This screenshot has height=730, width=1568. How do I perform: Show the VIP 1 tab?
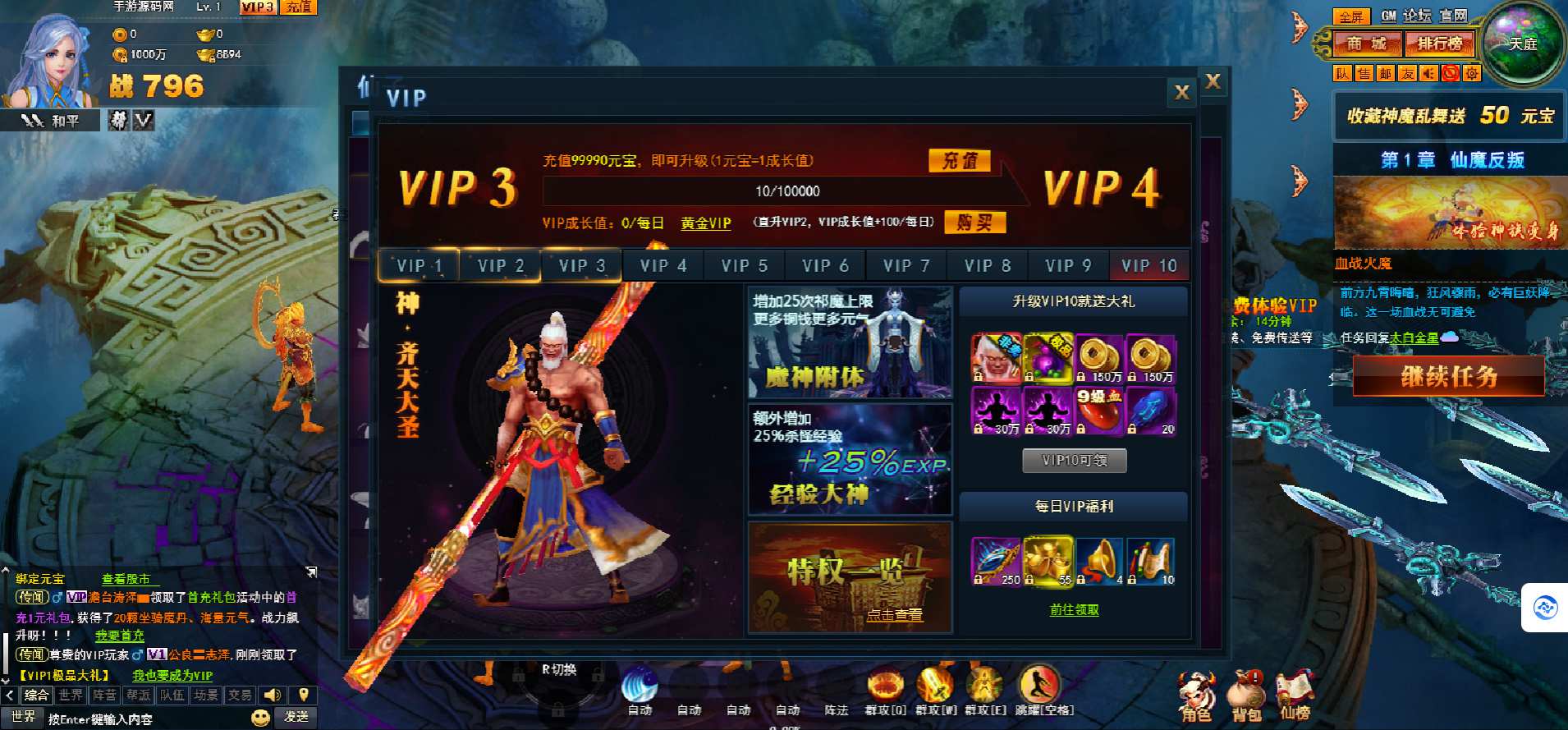pos(419,266)
